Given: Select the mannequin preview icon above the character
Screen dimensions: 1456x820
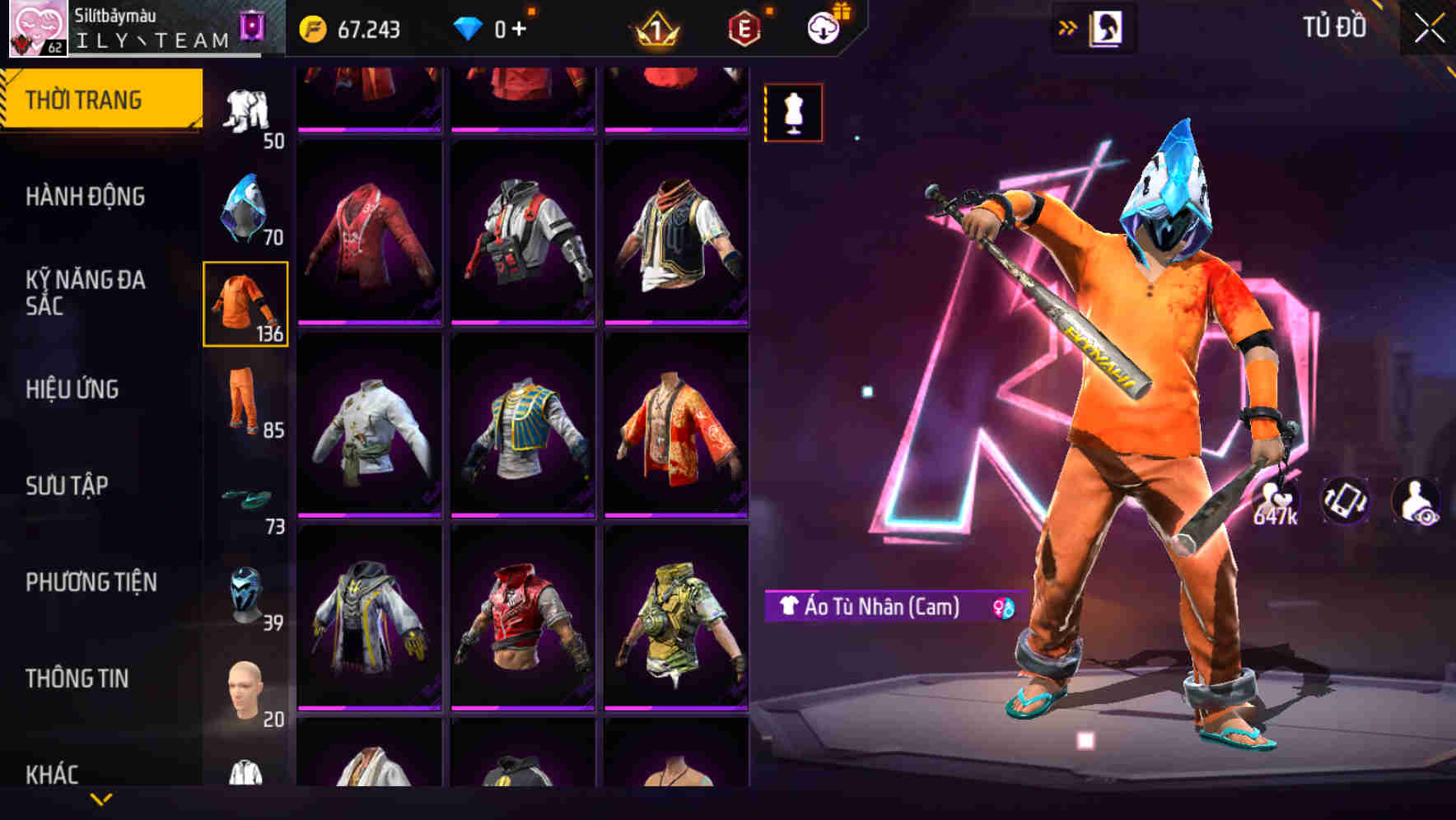Looking at the screenshot, I should coord(792,113).
